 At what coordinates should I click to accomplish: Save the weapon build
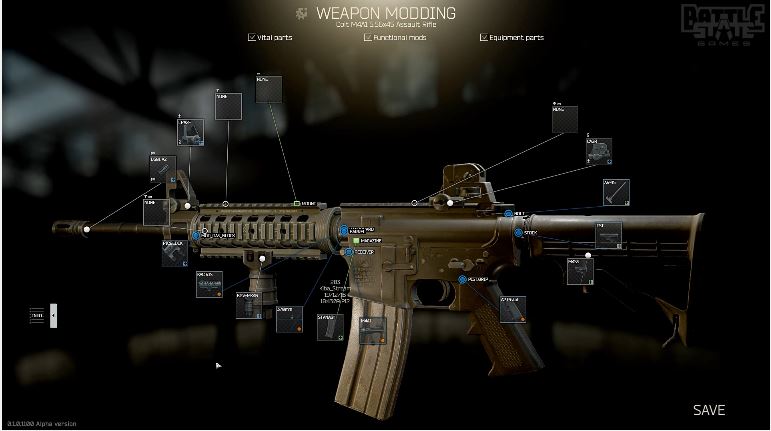(x=708, y=410)
